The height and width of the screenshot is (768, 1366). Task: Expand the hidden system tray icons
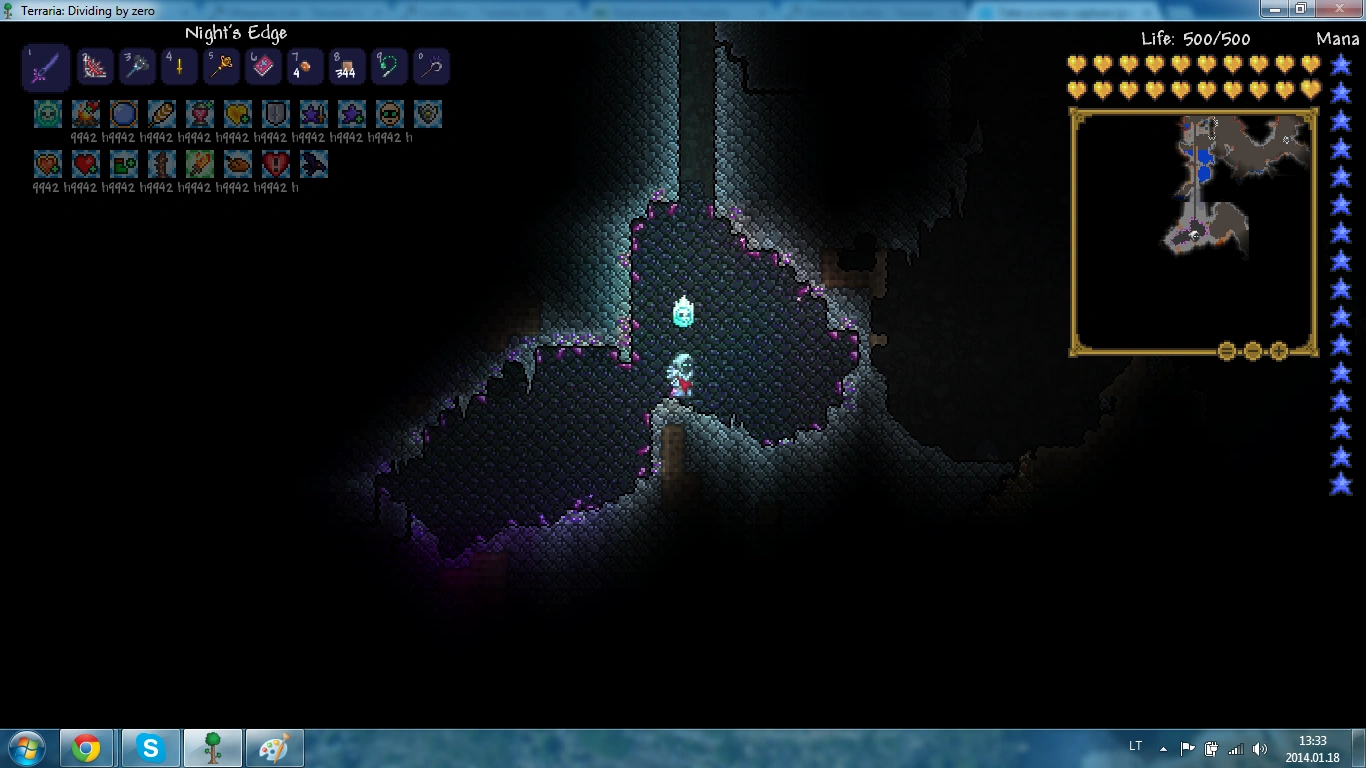click(1162, 747)
